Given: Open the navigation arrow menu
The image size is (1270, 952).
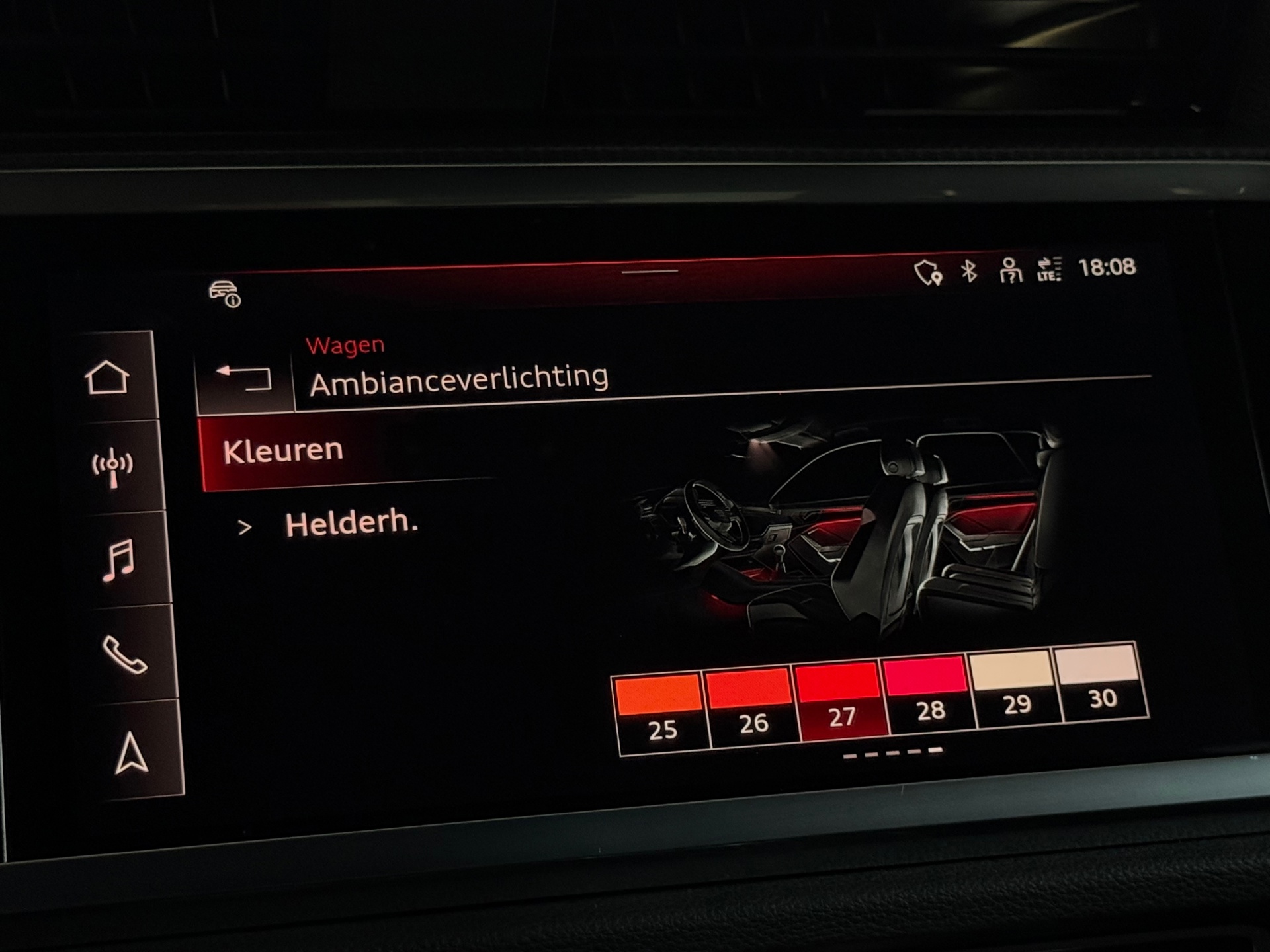Looking at the screenshot, I should [x=131, y=752].
